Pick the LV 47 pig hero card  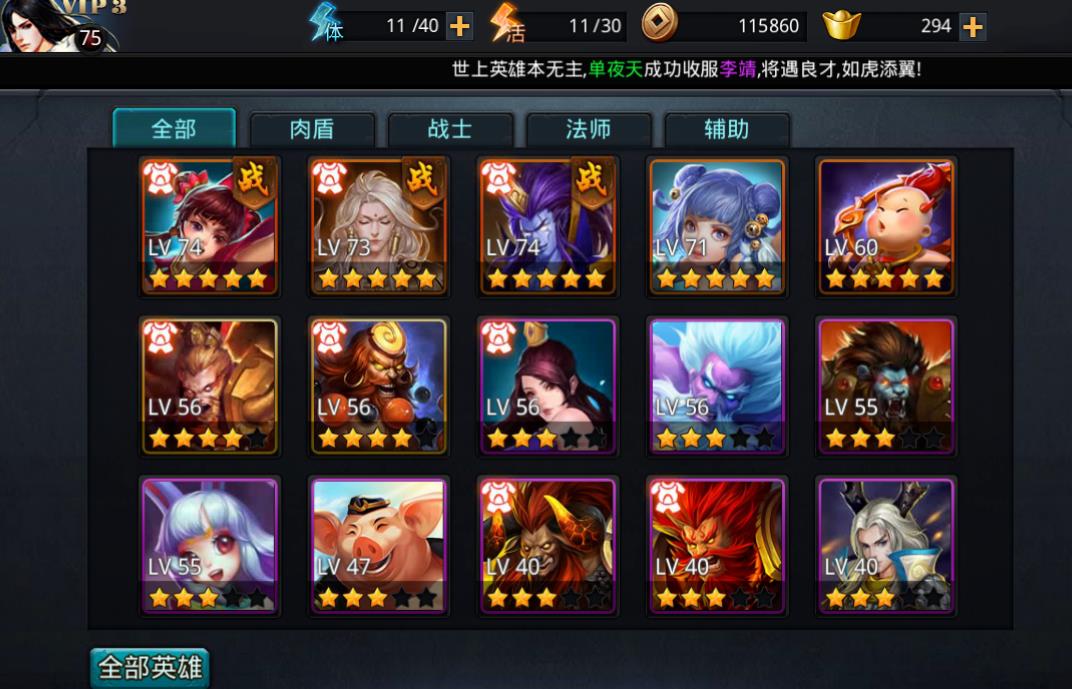(x=378, y=545)
